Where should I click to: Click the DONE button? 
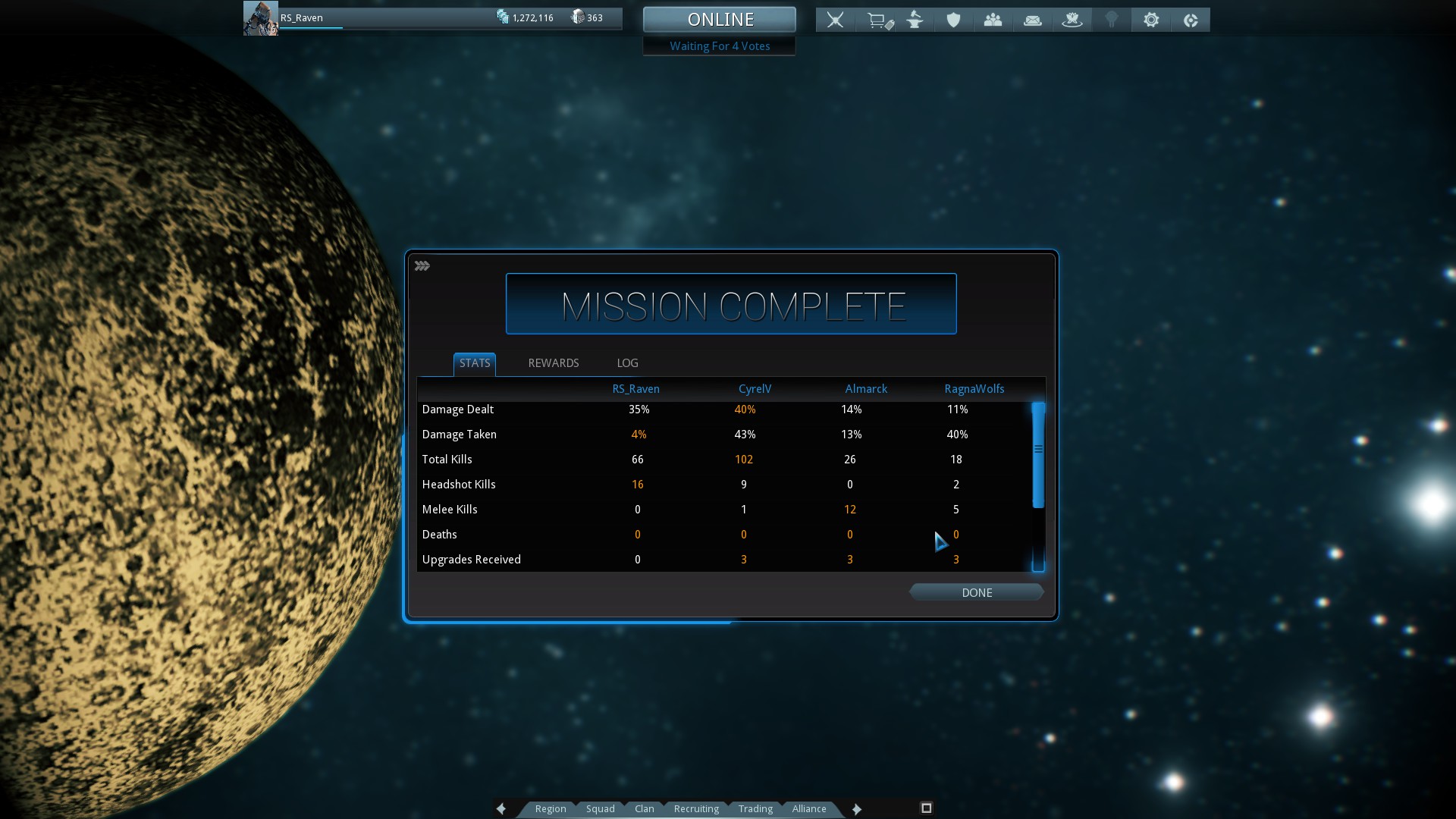(x=976, y=592)
